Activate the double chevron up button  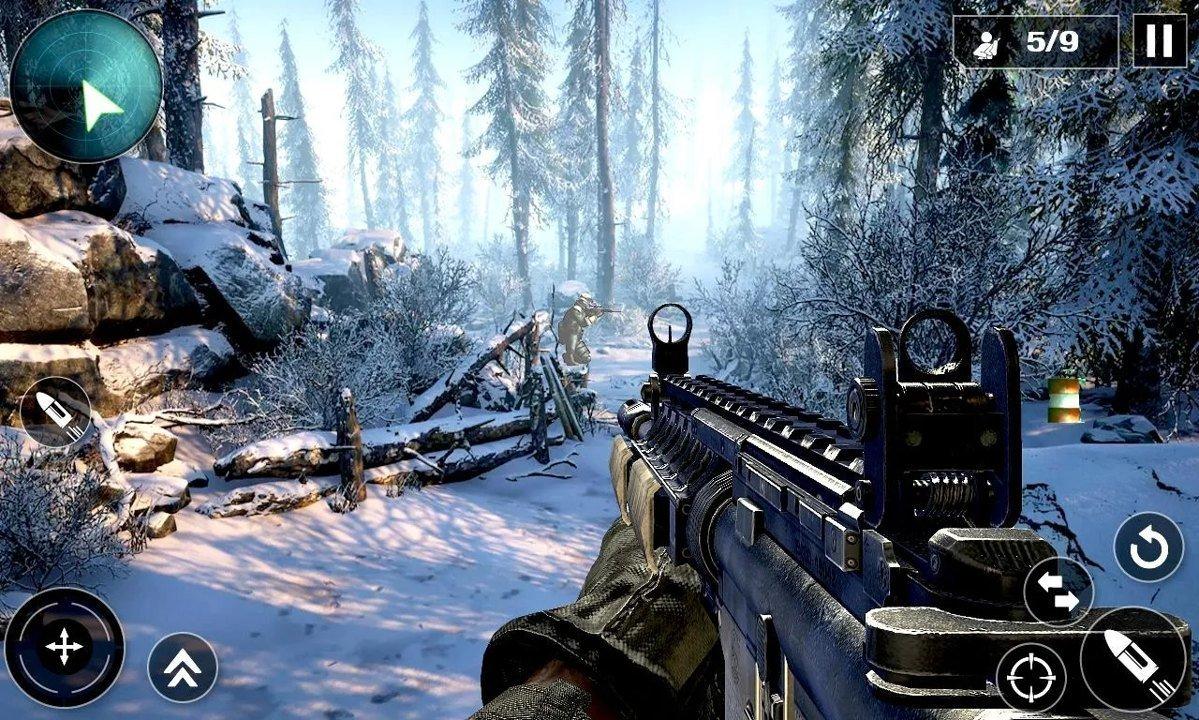(182, 667)
